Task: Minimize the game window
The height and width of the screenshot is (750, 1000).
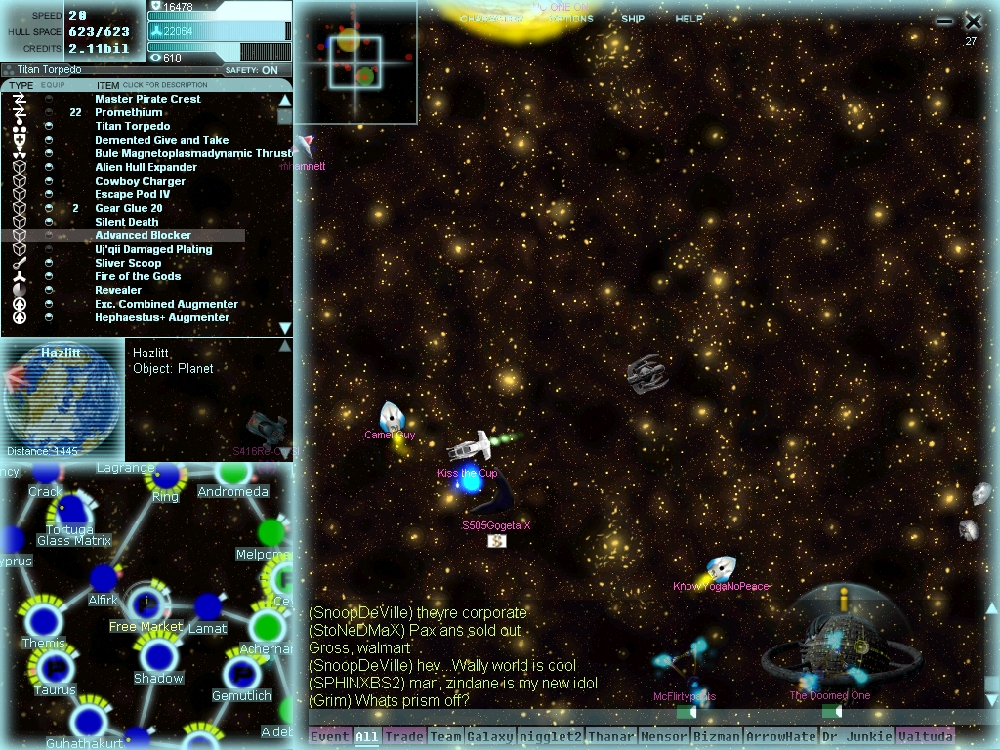Action: point(945,21)
